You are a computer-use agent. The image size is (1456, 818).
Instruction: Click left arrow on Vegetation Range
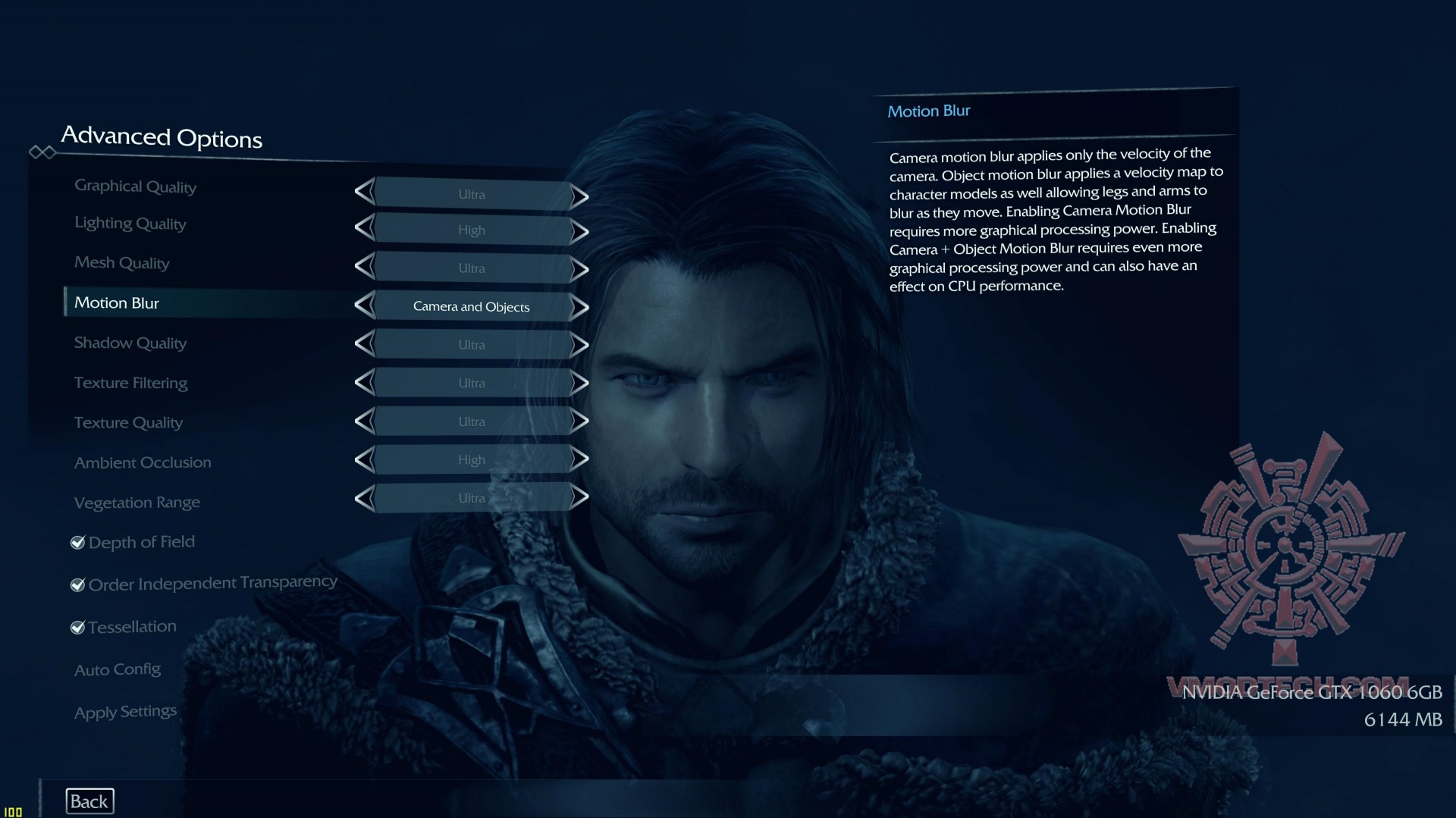[x=365, y=497]
